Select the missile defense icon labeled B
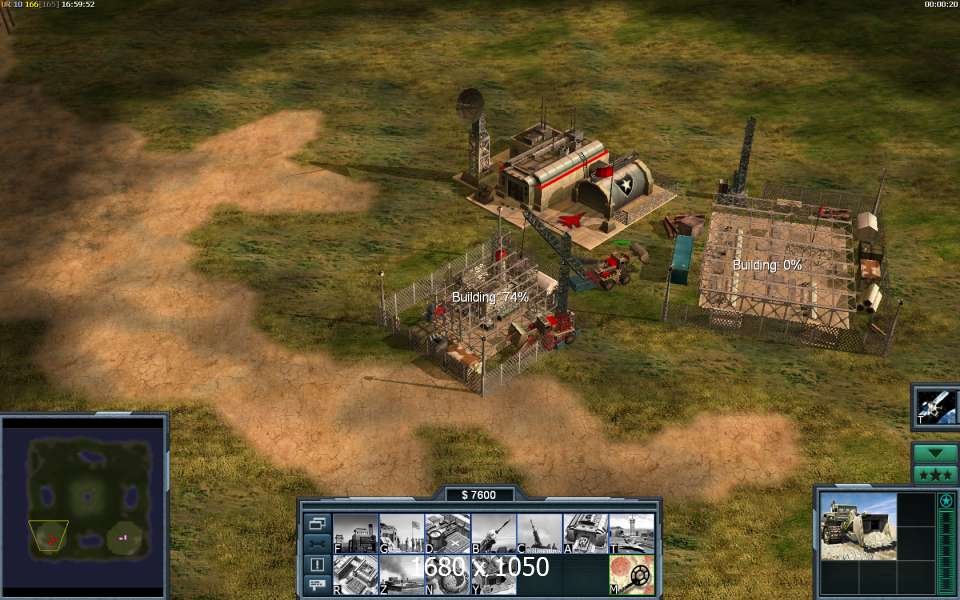The width and height of the screenshot is (960, 600). click(x=493, y=533)
